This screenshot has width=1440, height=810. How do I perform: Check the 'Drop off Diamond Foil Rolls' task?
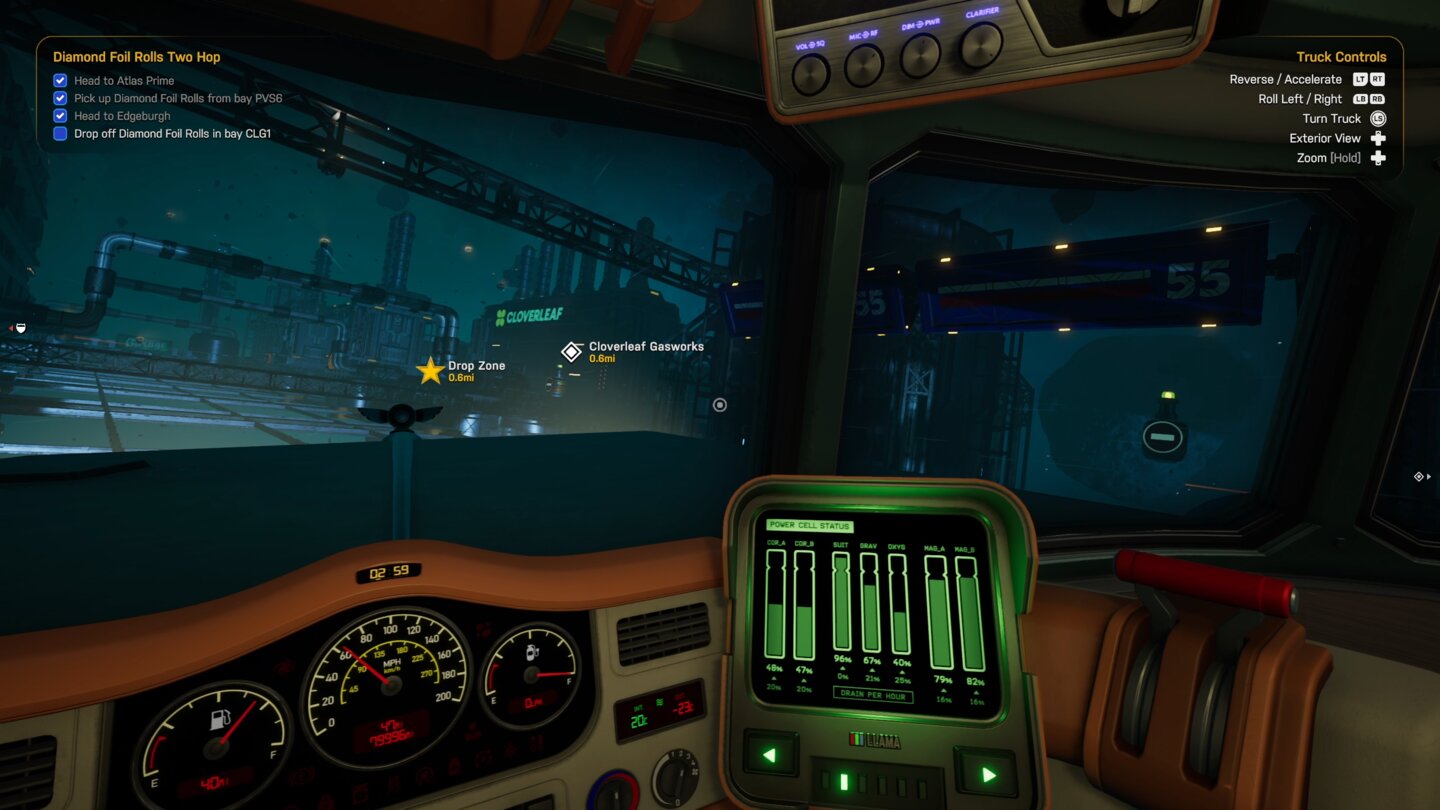[x=59, y=133]
